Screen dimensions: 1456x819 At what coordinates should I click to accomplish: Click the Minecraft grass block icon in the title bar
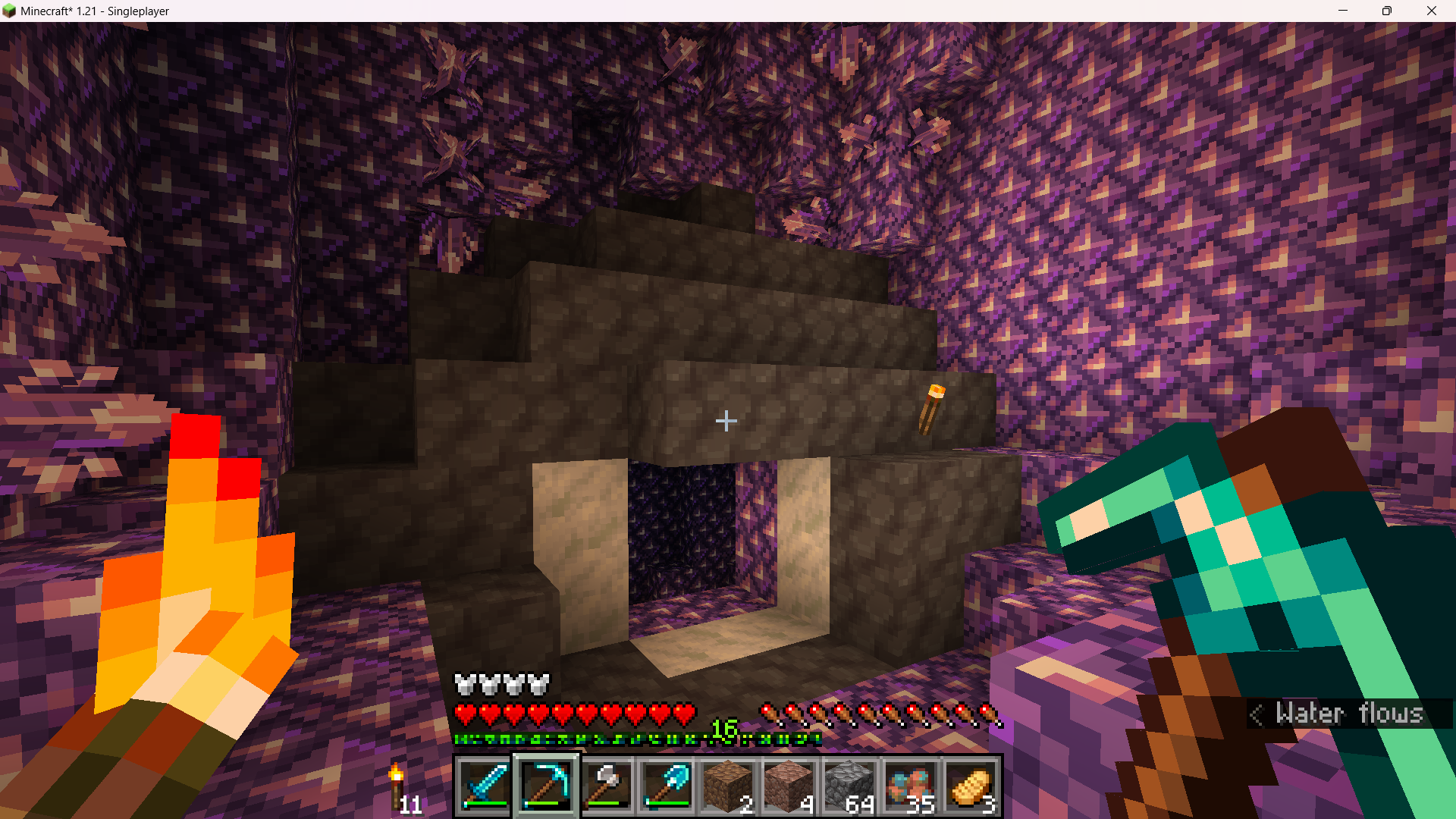click(11, 11)
